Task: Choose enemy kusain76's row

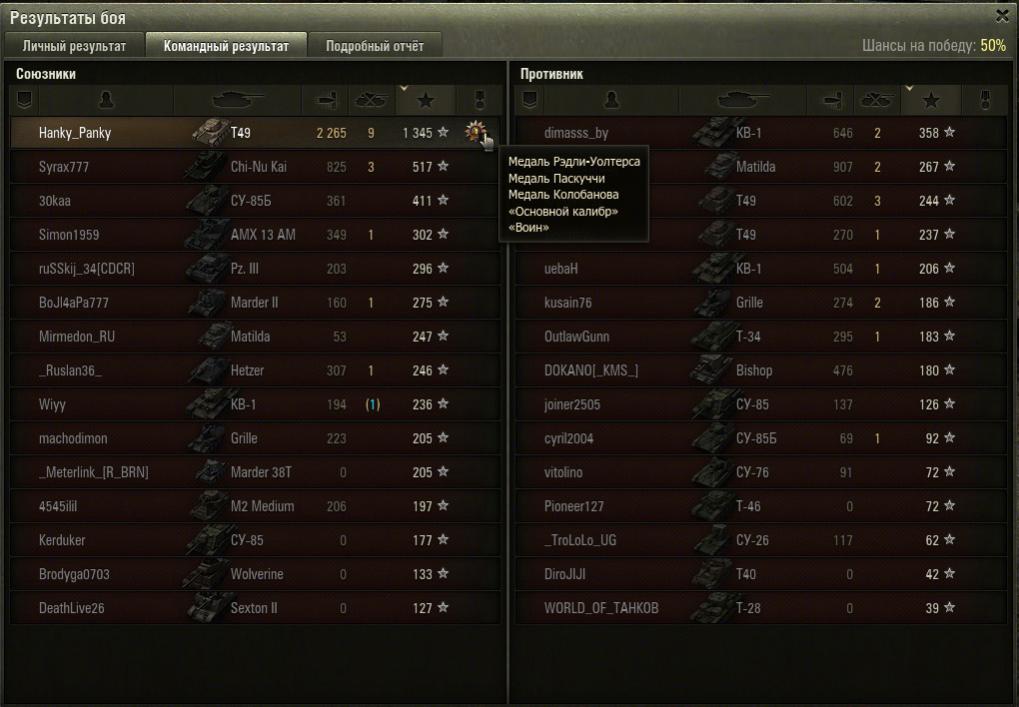Action: click(568, 303)
